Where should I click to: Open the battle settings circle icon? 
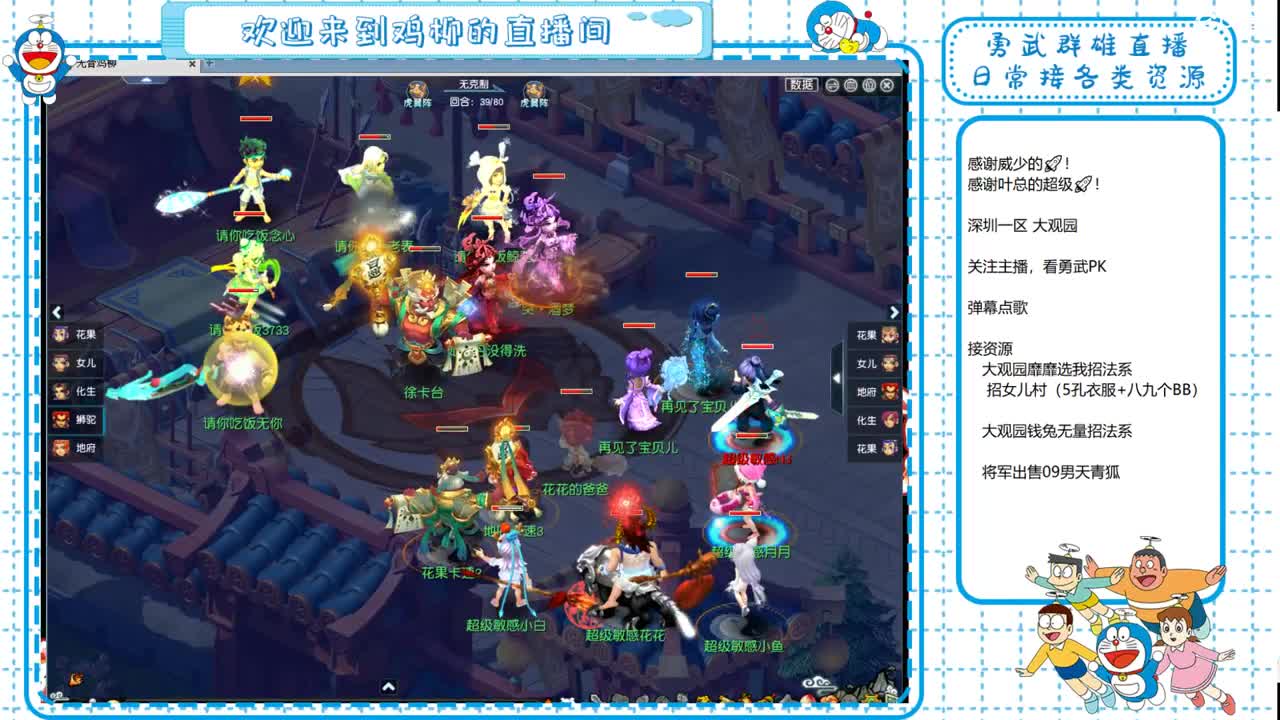click(x=851, y=85)
